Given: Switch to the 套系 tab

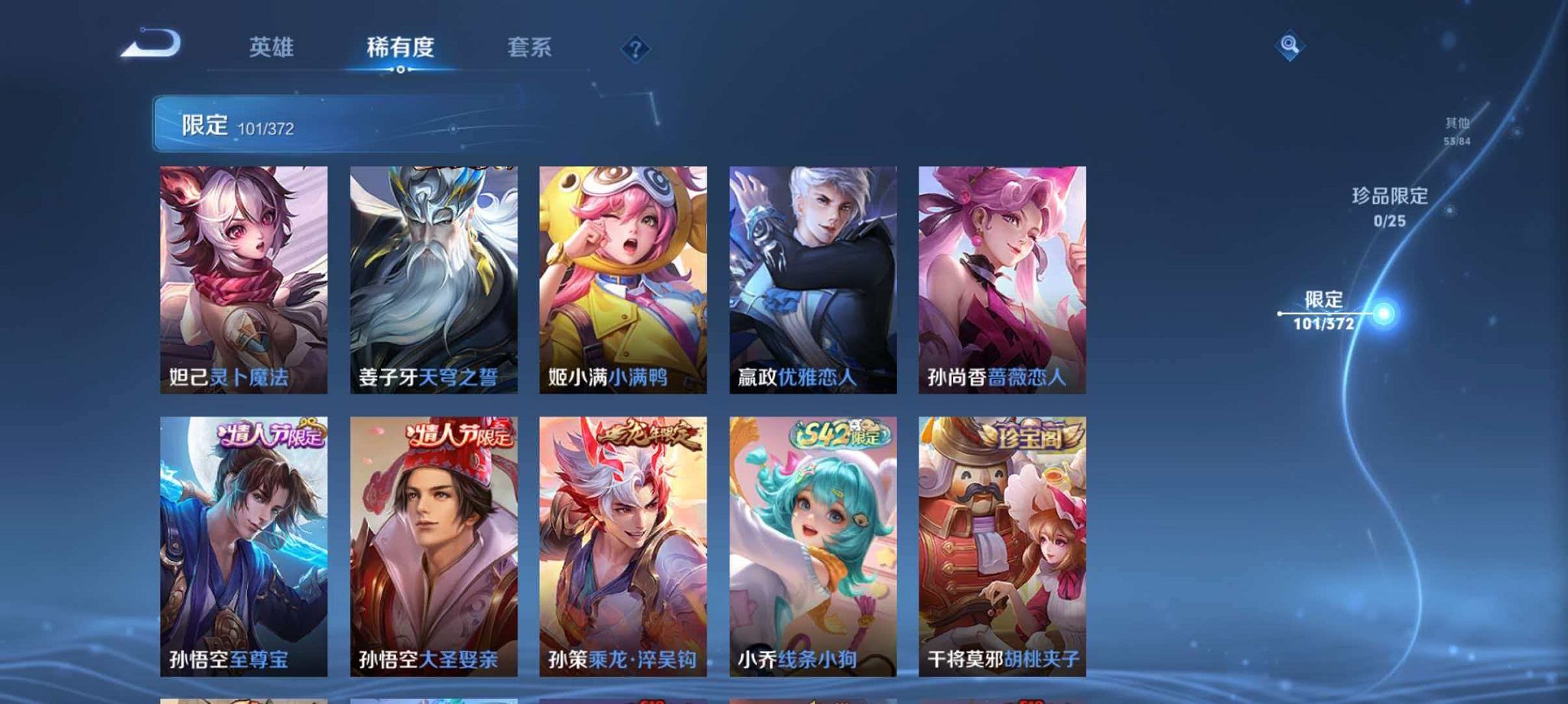Looking at the screenshot, I should tap(532, 46).
